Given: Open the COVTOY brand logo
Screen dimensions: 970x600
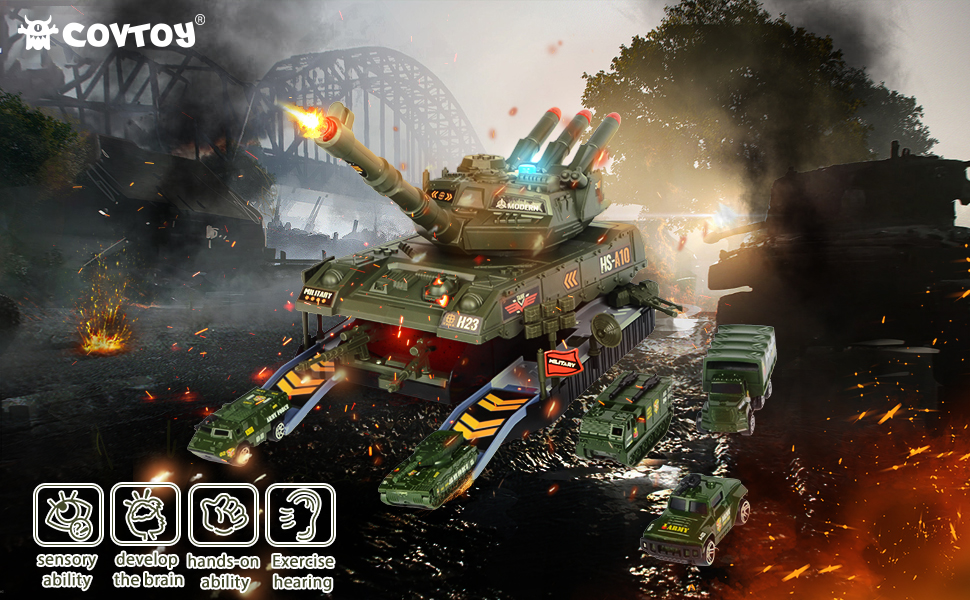Looking at the screenshot, I should [x=110, y=32].
